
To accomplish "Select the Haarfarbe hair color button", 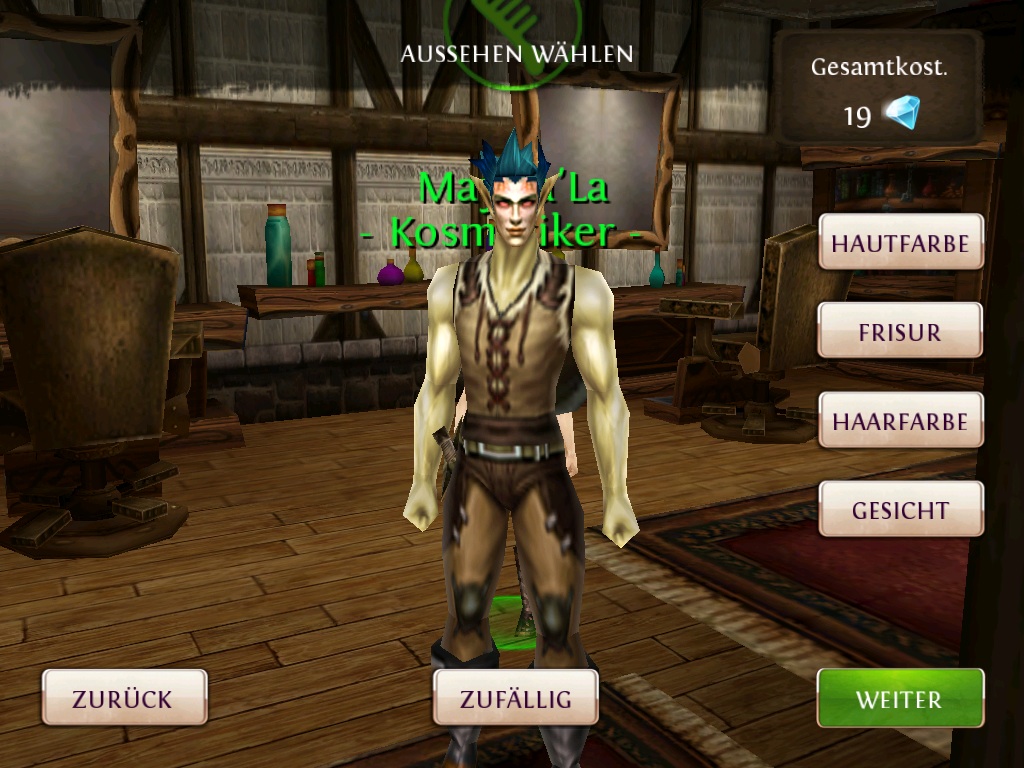I will tap(900, 420).
